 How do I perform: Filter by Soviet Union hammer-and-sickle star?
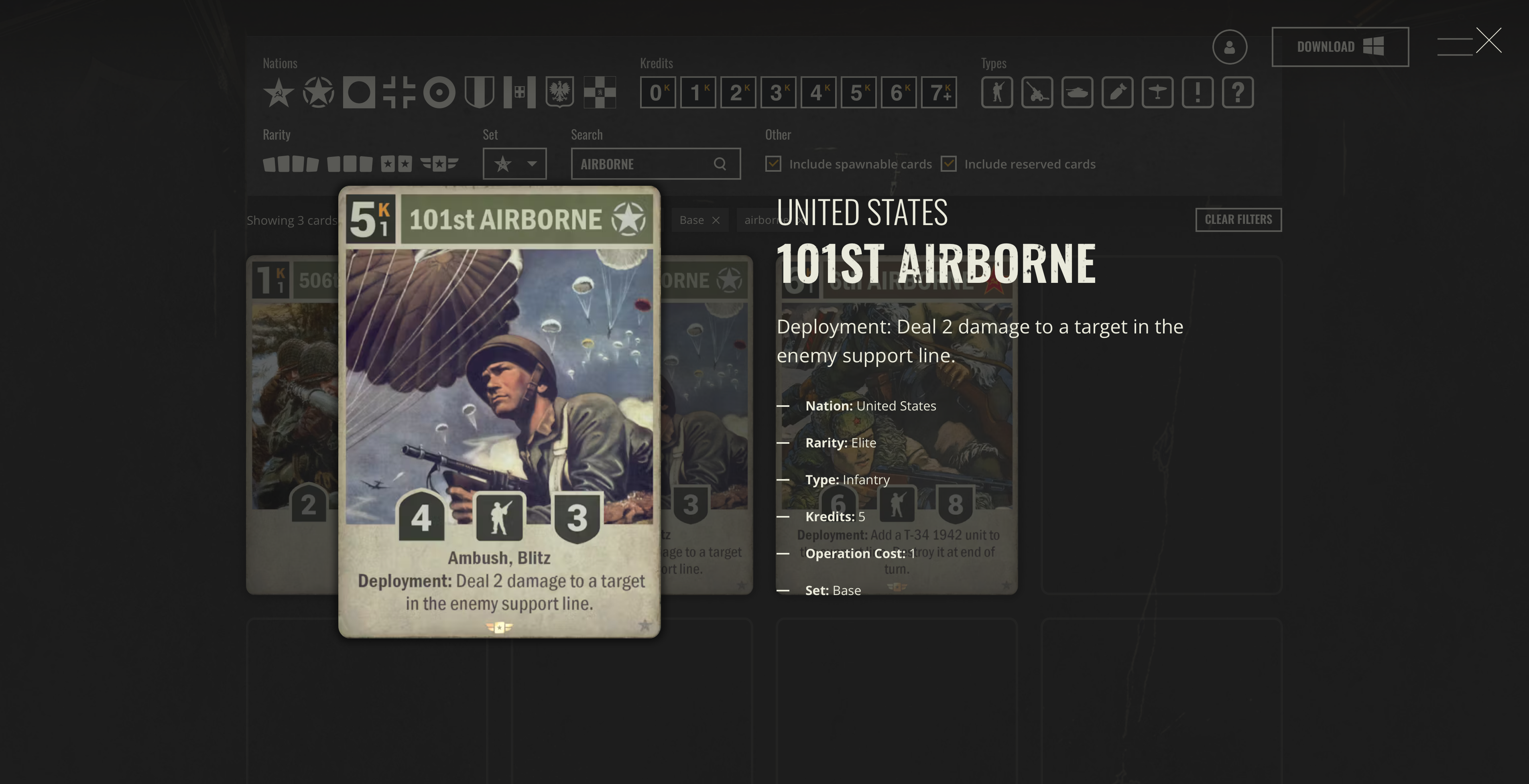point(279,93)
